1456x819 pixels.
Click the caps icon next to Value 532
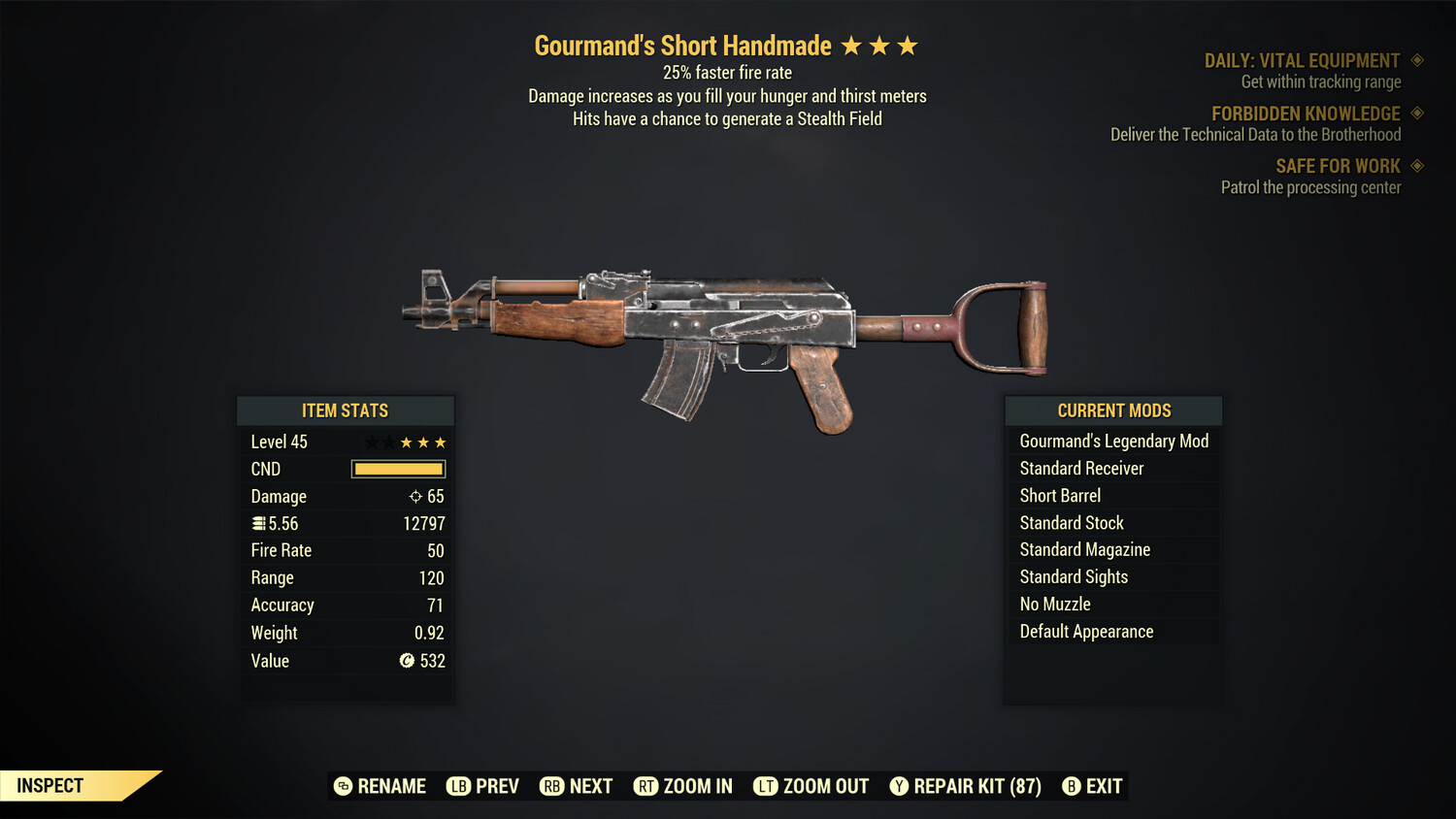pos(406,661)
